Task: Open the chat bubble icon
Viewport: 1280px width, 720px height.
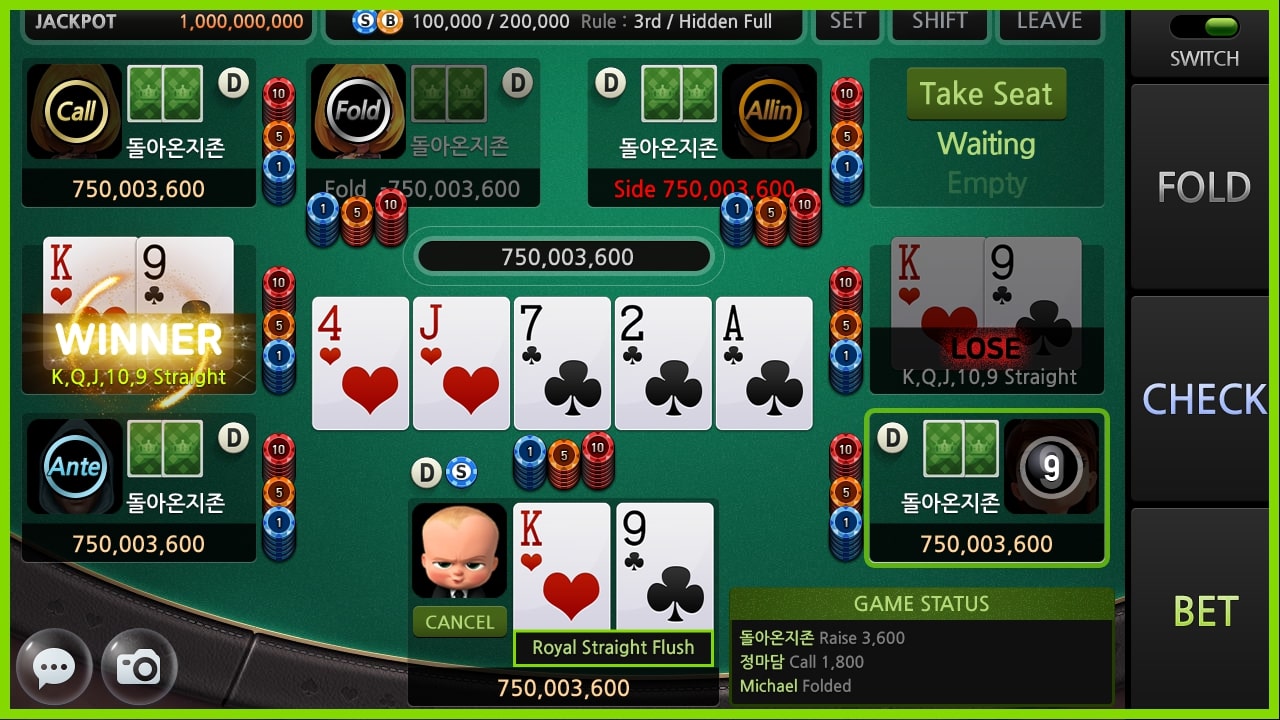Action: click(54, 666)
